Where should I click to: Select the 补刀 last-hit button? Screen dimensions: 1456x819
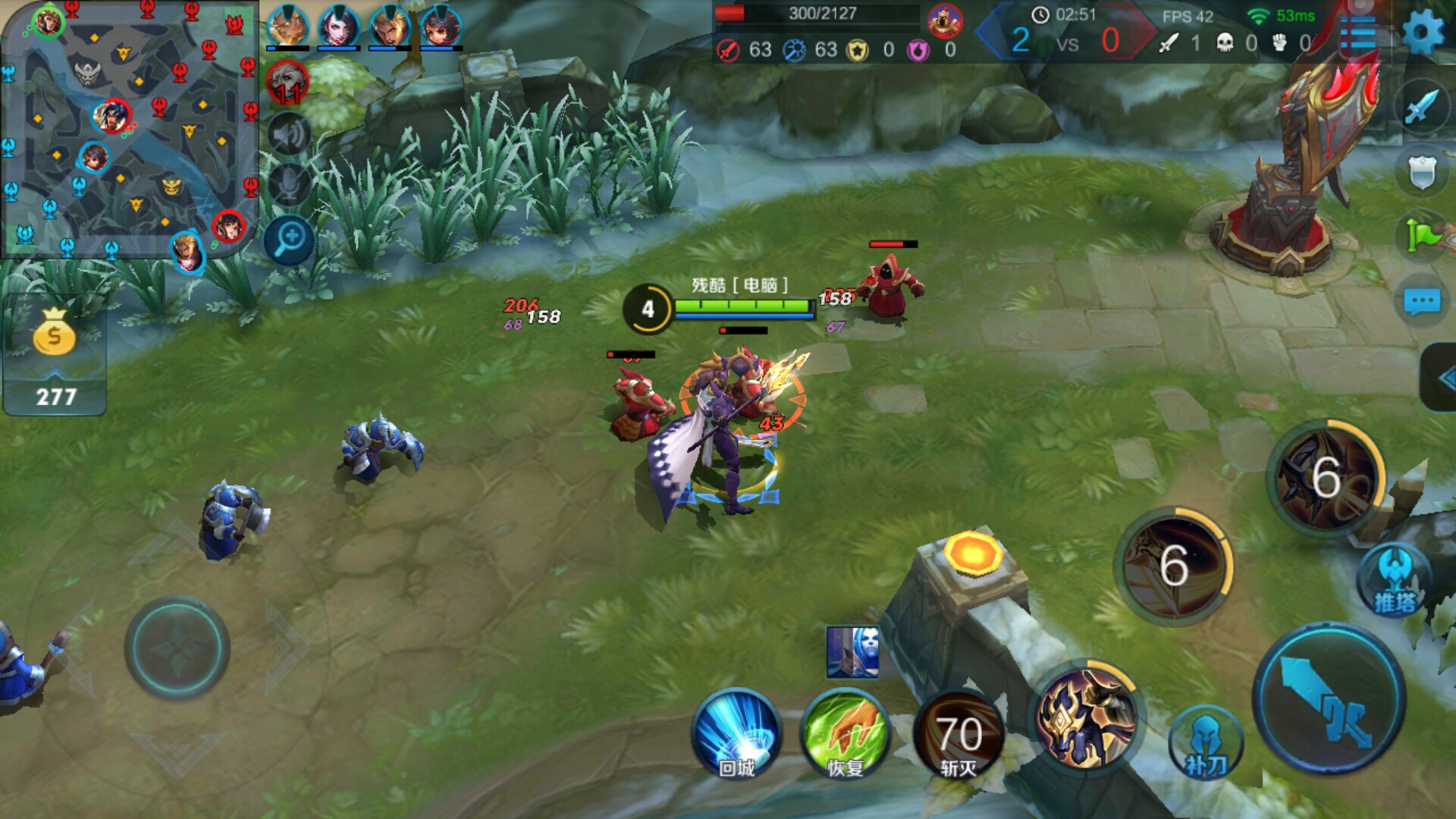click(x=1206, y=745)
